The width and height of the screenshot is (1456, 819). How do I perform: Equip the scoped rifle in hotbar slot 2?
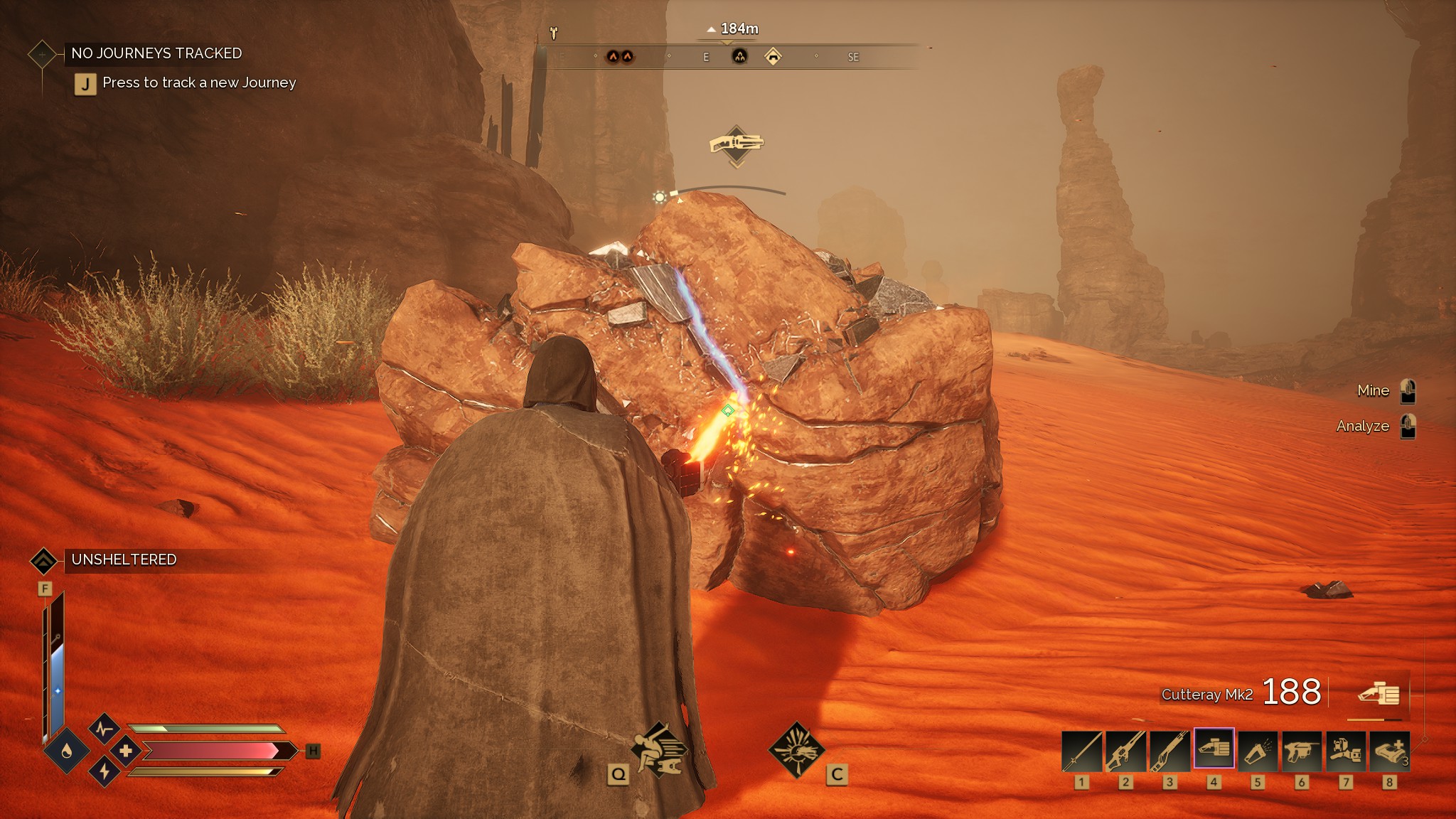pyautogui.click(x=1125, y=750)
